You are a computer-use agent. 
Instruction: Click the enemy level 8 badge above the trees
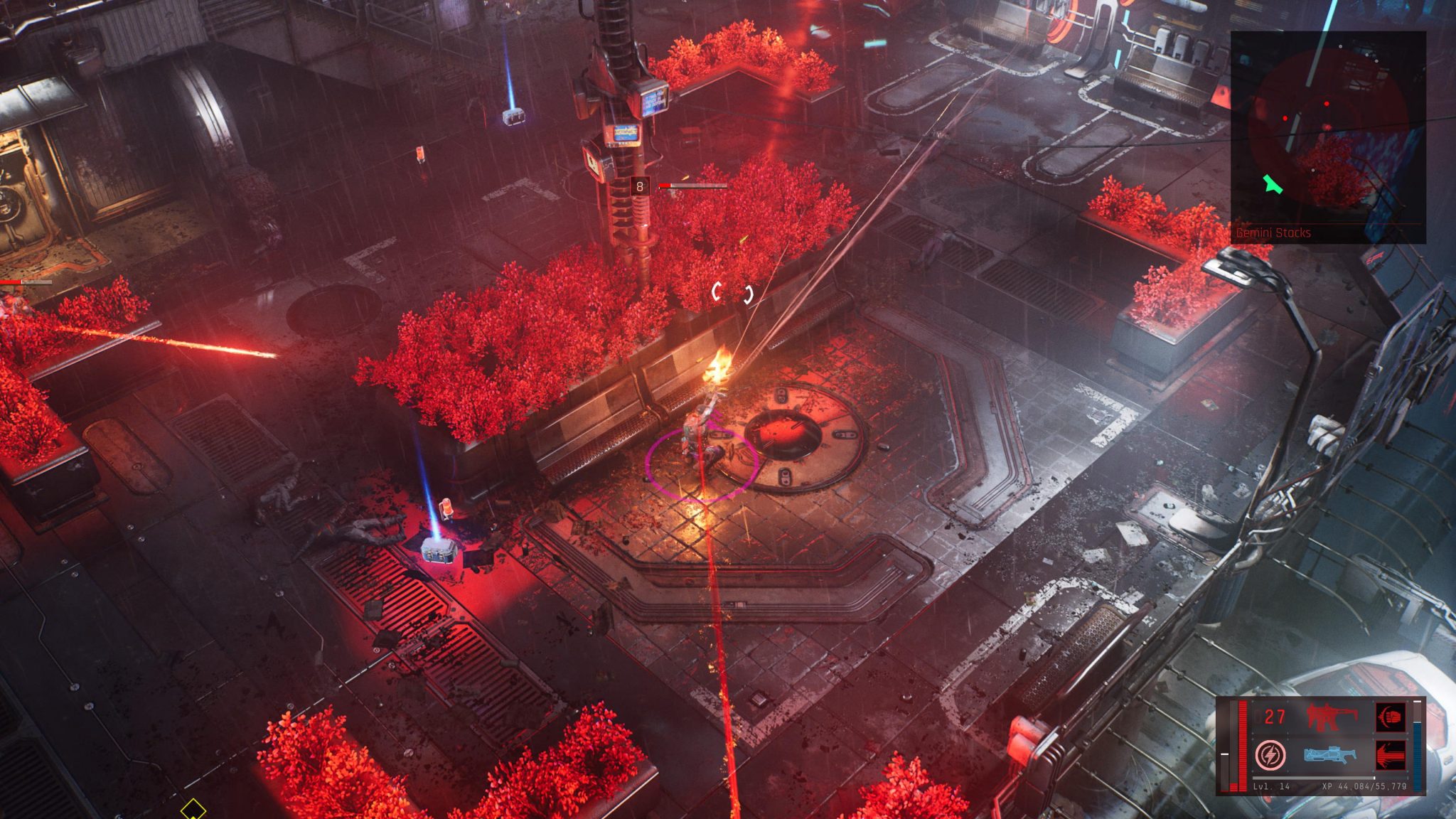pyautogui.click(x=639, y=185)
